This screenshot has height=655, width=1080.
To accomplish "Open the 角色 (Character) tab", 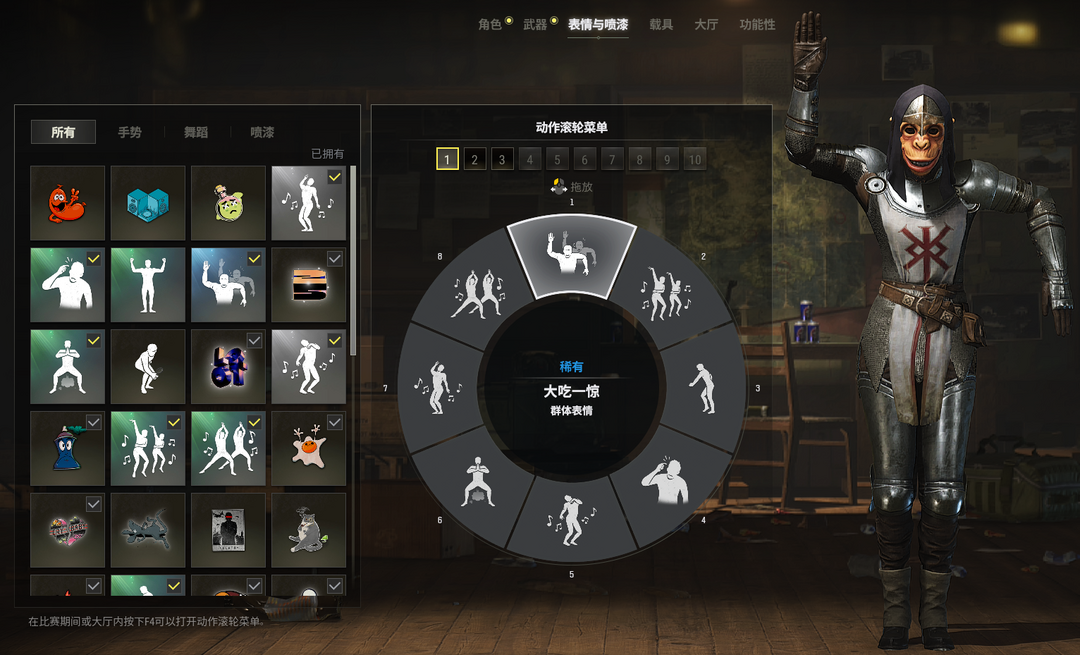I will click(x=489, y=24).
